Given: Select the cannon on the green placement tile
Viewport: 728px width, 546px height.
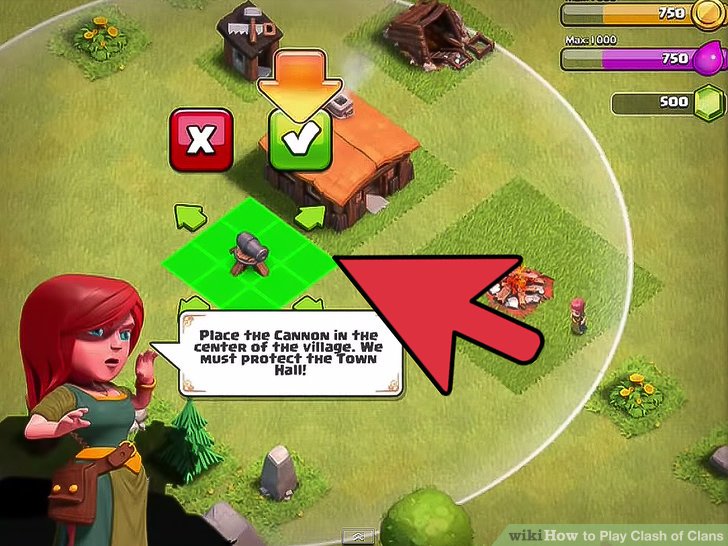Looking at the screenshot, I should point(247,253).
